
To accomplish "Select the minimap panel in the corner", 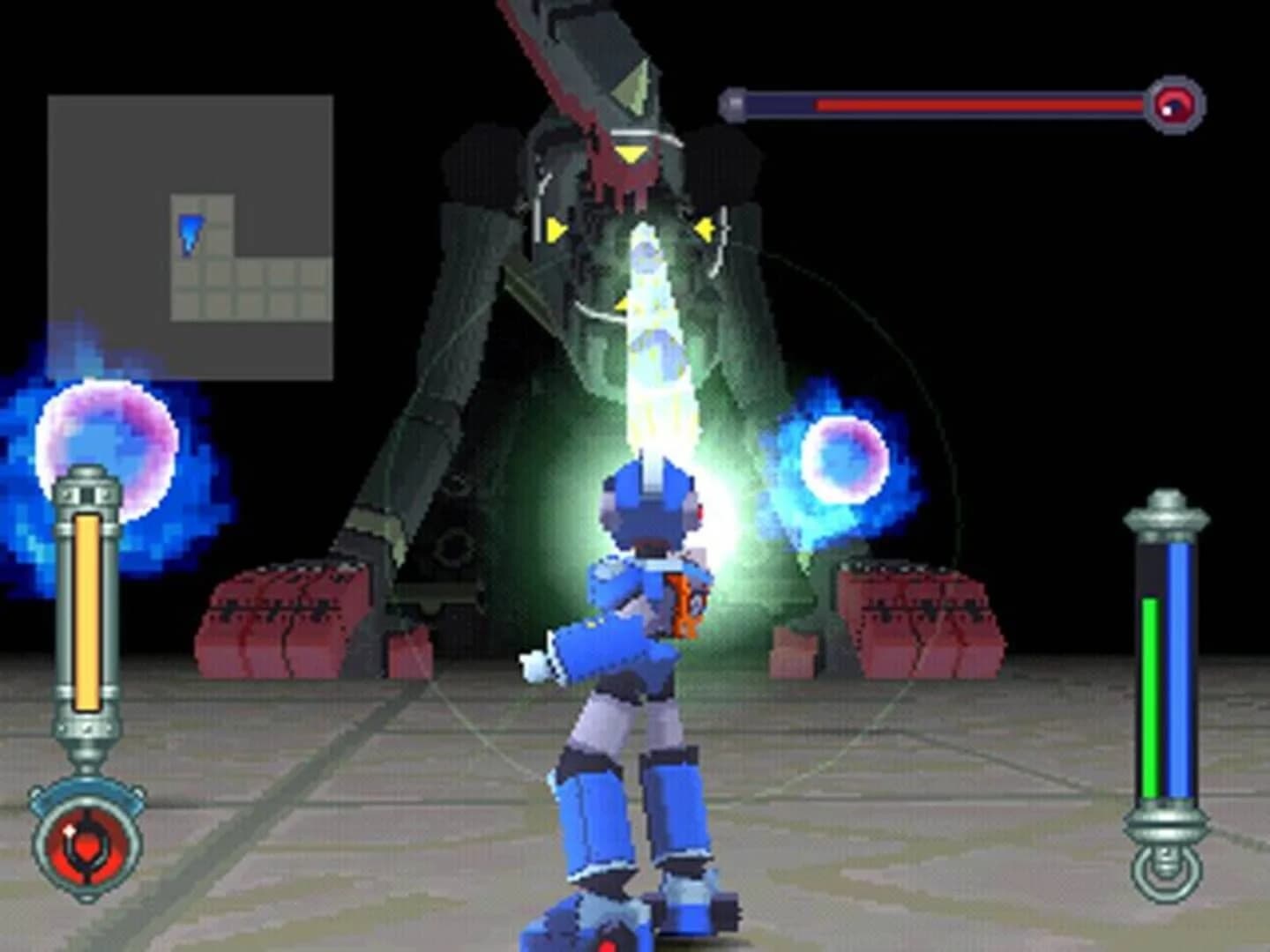I will [x=190, y=238].
